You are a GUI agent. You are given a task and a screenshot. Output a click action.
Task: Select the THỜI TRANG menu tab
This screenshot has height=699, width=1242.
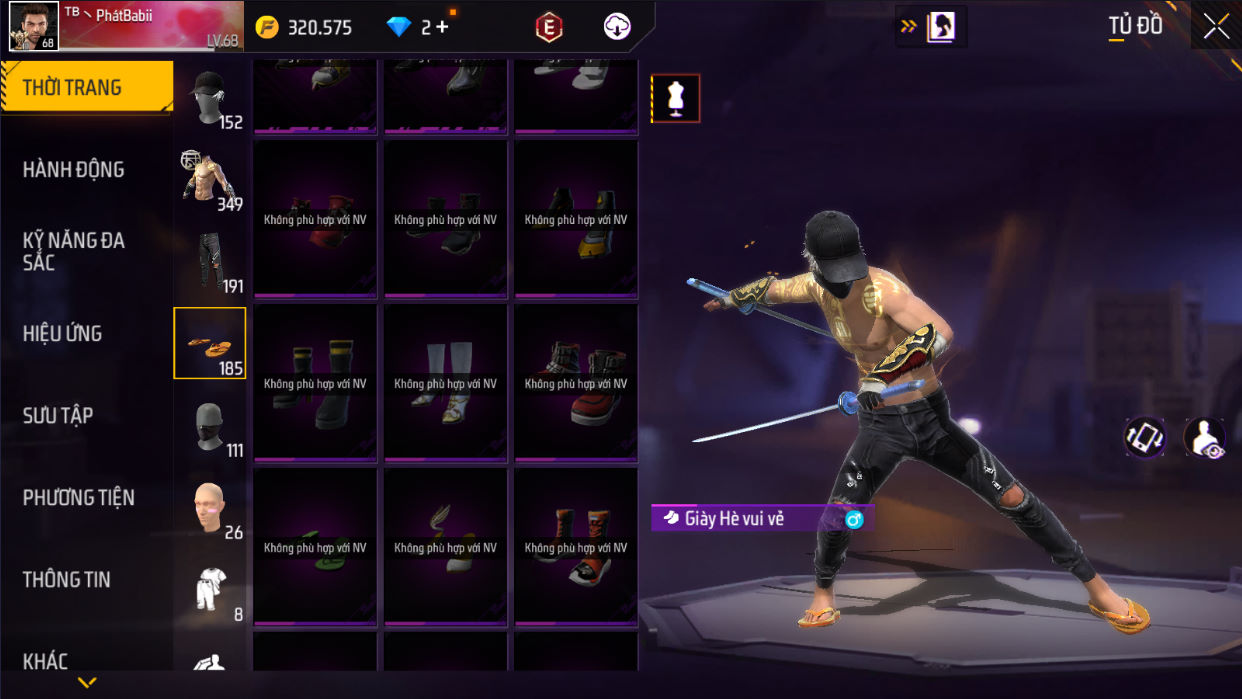[85, 88]
